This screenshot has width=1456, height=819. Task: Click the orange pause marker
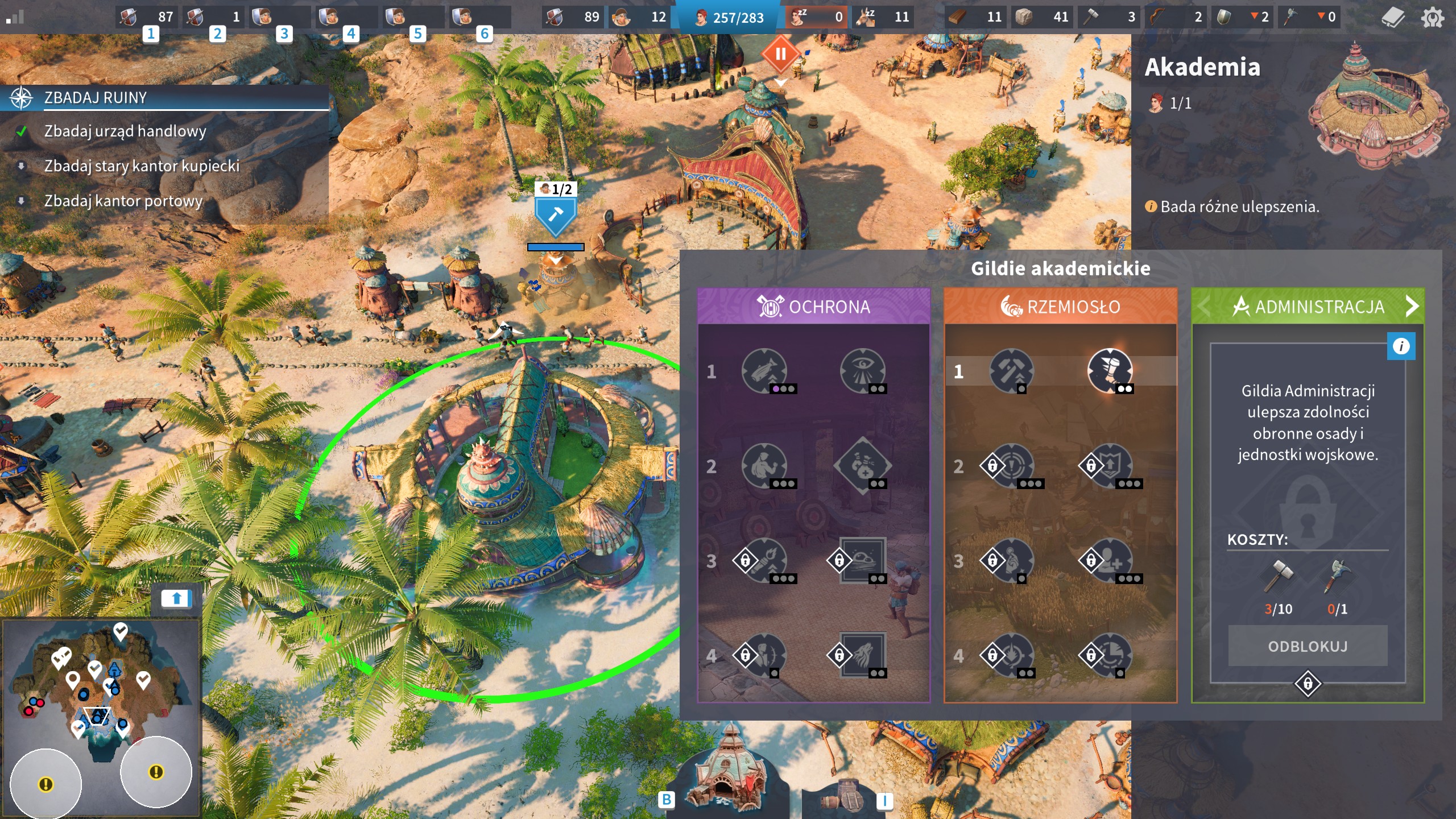tap(781, 55)
